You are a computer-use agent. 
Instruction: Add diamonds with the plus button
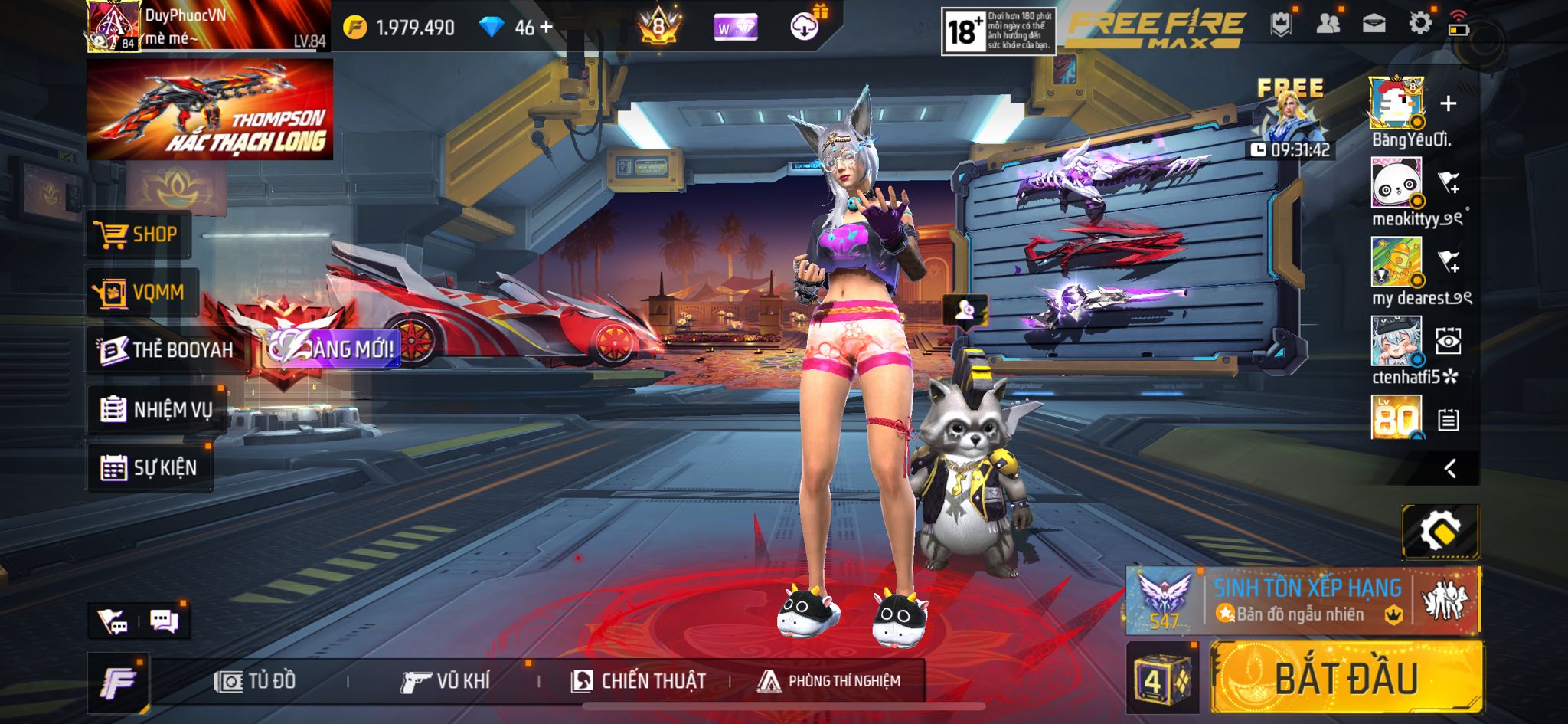click(546, 28)
